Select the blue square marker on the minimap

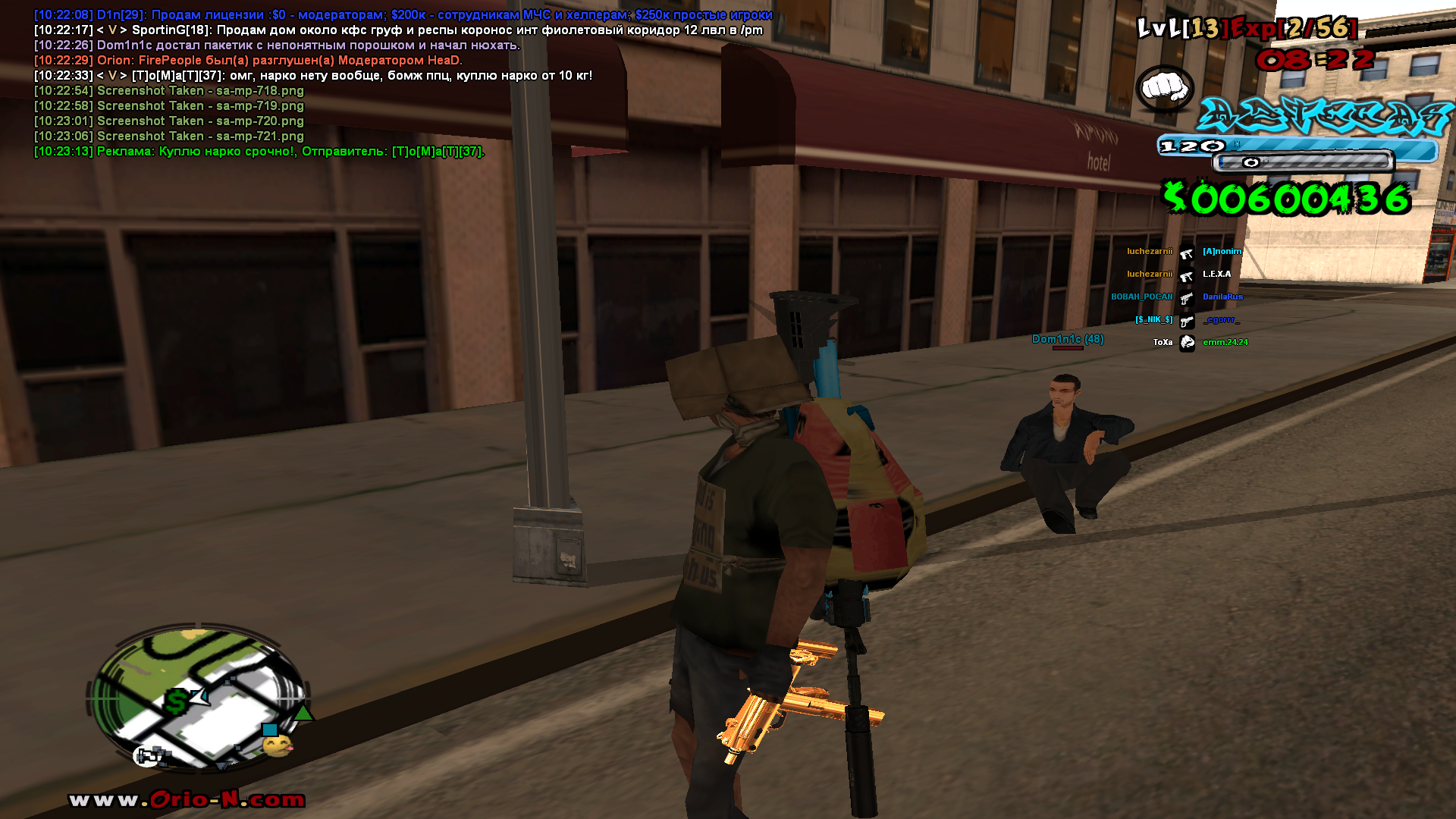[269, 730]
